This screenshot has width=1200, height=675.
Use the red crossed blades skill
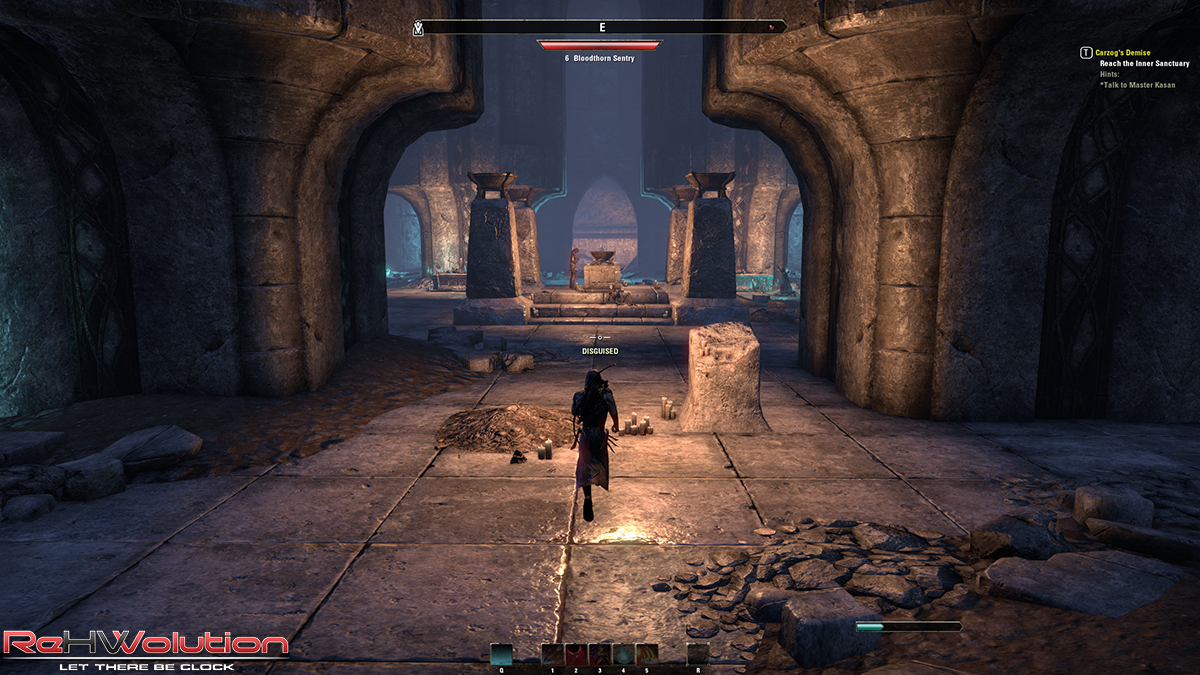[x=576, y=654]
